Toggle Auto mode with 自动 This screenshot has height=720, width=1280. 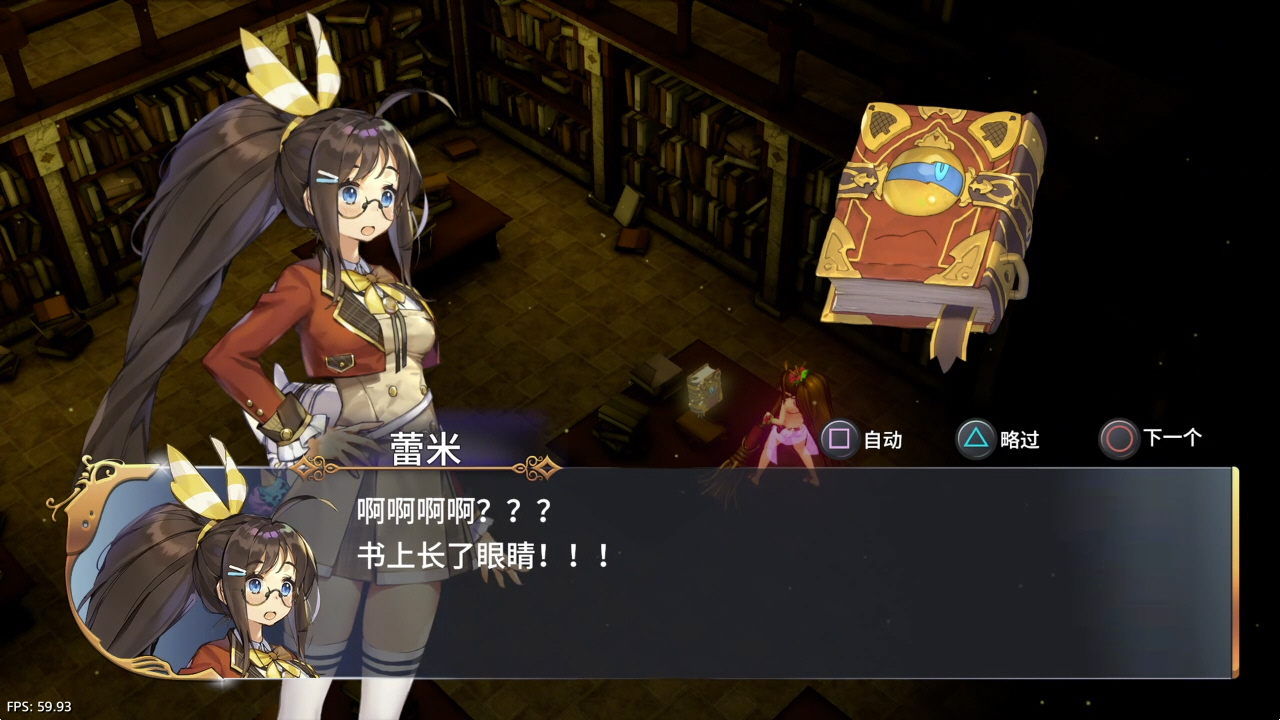coord(884,439)
